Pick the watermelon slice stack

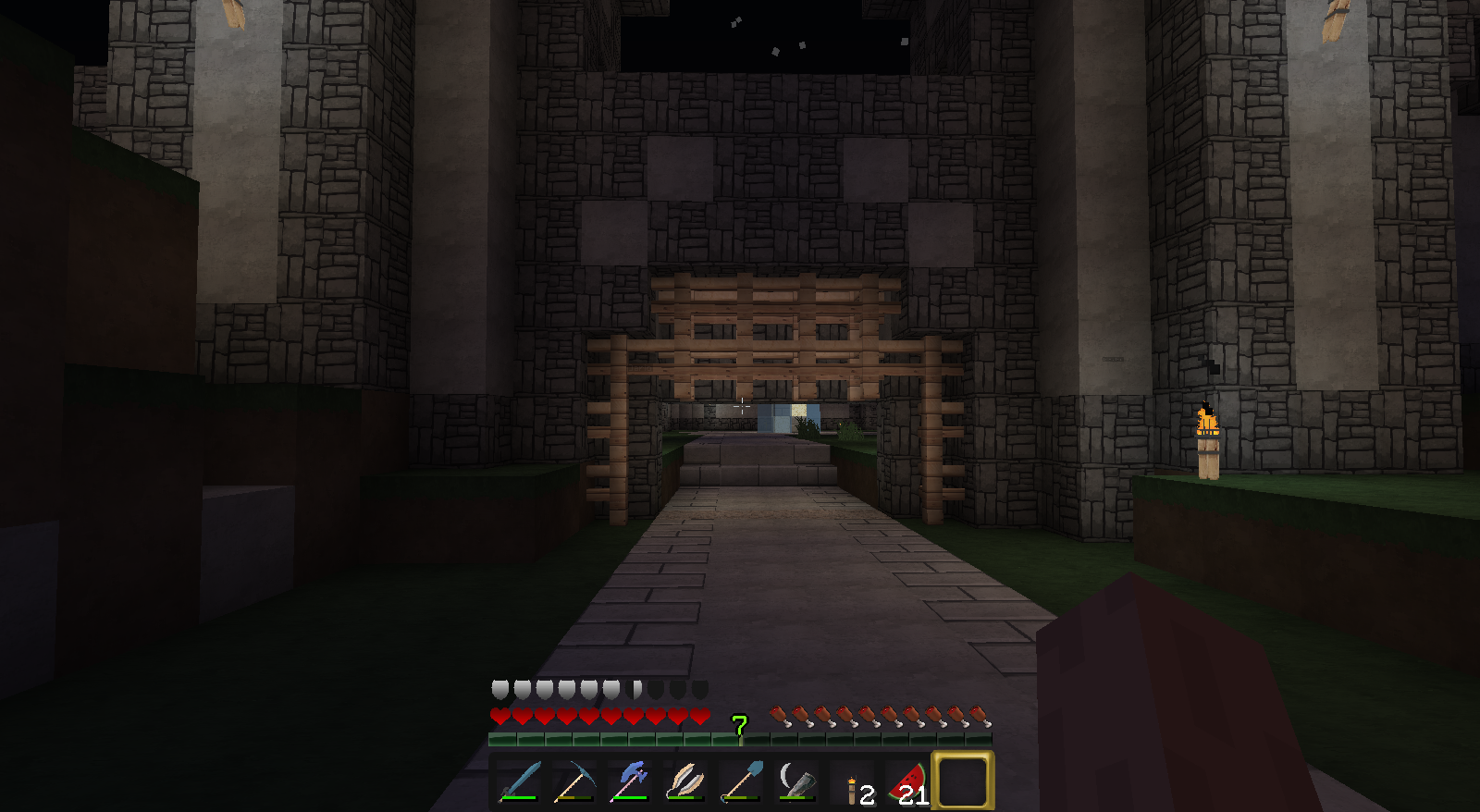pyautogui.click(x=909, y=783)
